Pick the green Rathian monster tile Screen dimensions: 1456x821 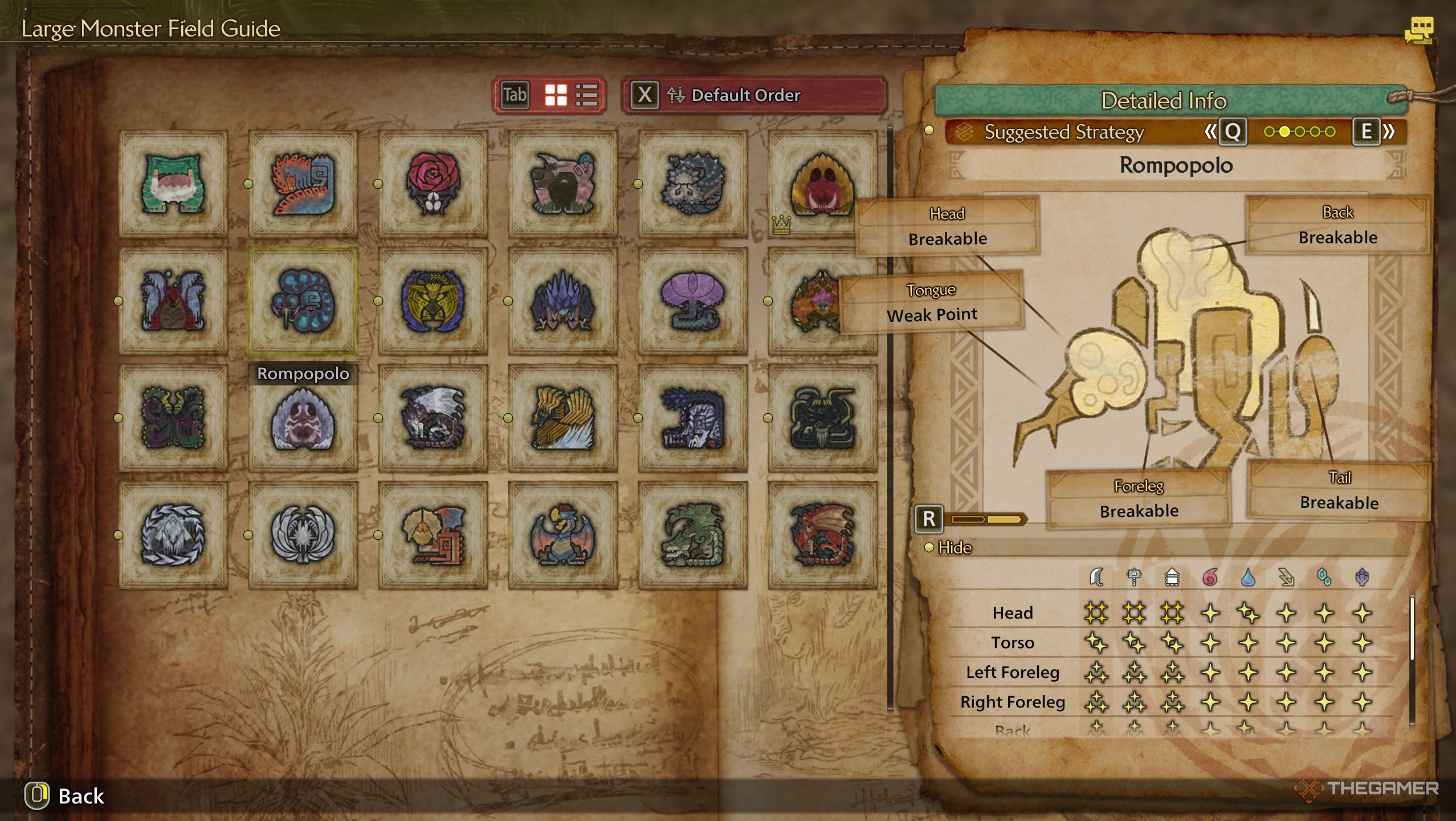[692, 535]
